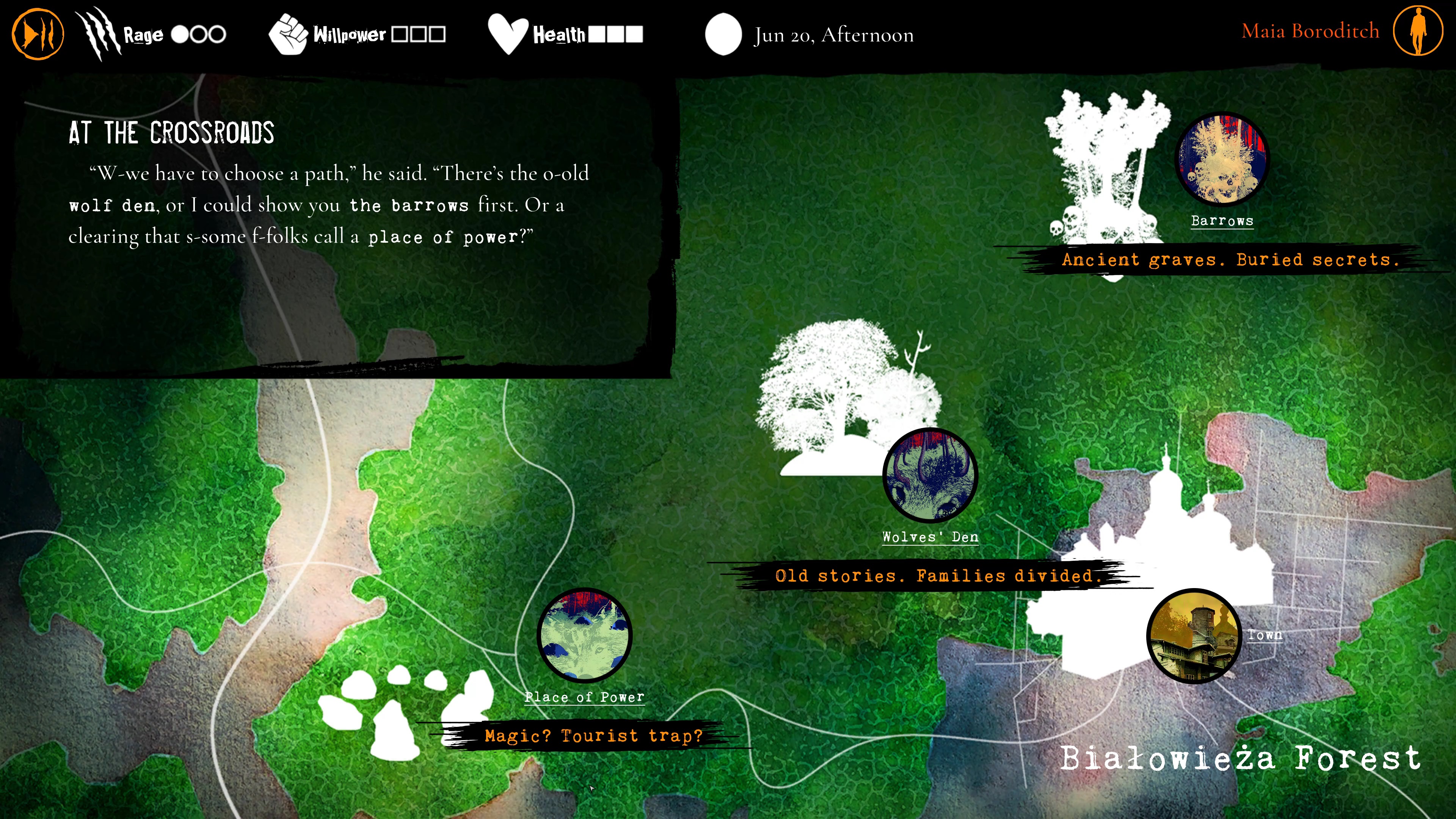Click the Willpower fist icon
Viewport: 1456px width, 819px height.
(289, 34)
